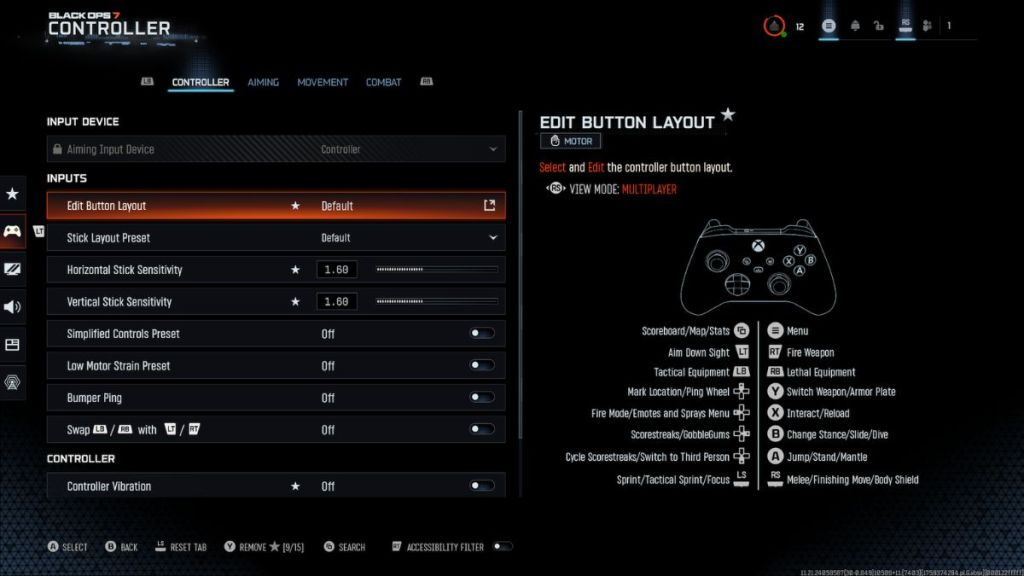The height and width of the screenshot is (576, 1024).
Task: Turn on Bumper Ping
Action: [x=482, y=398]
